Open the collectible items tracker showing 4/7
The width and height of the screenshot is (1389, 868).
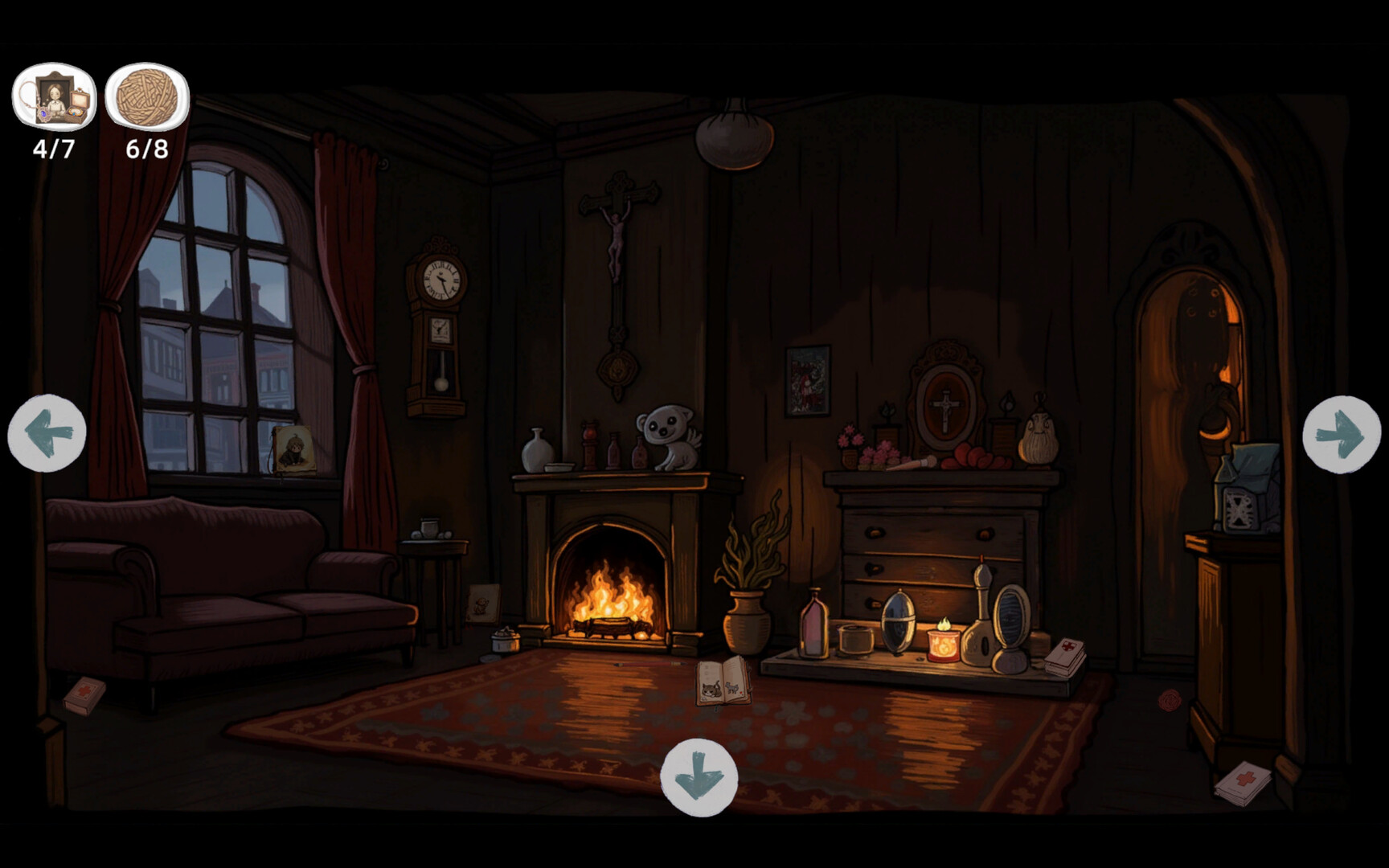54,97
